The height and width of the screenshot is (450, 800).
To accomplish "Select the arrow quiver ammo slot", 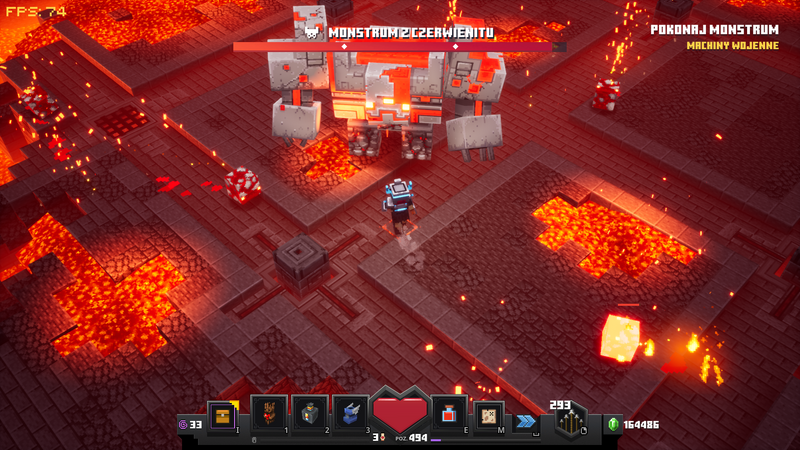I will [x=572, y=420].
